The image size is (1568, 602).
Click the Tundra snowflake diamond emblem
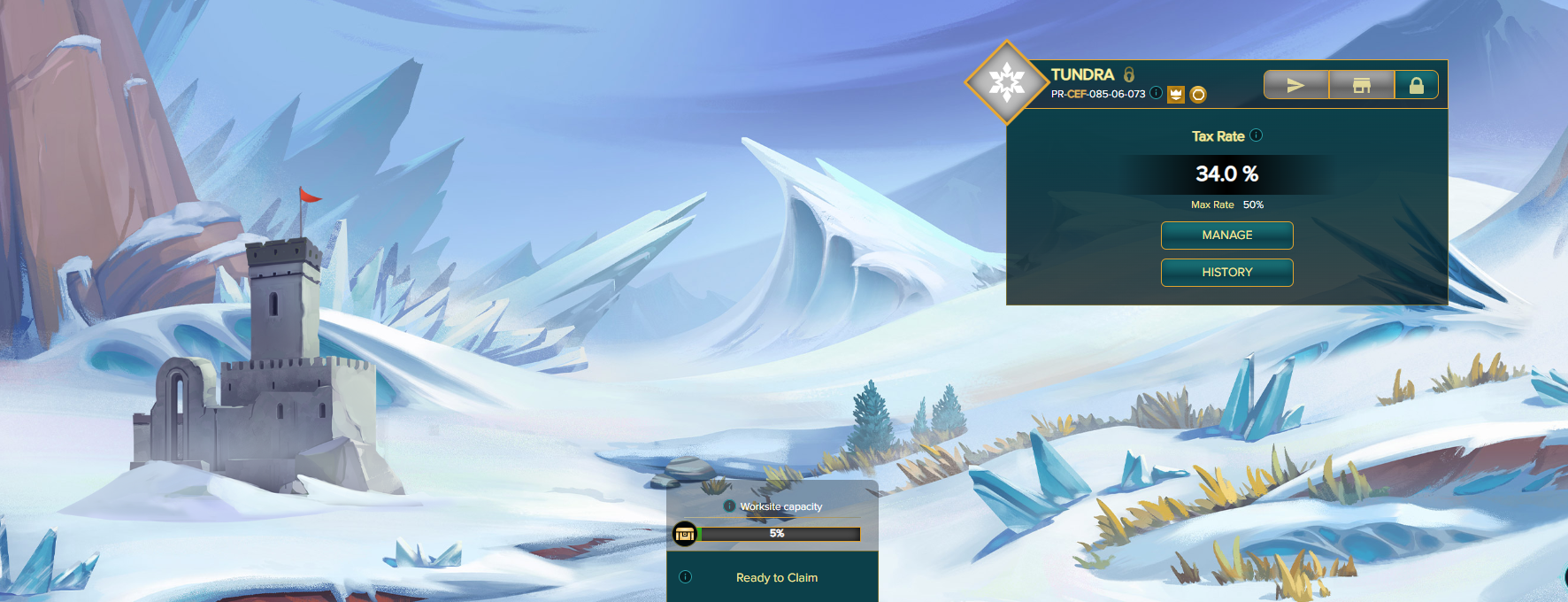1006,82
